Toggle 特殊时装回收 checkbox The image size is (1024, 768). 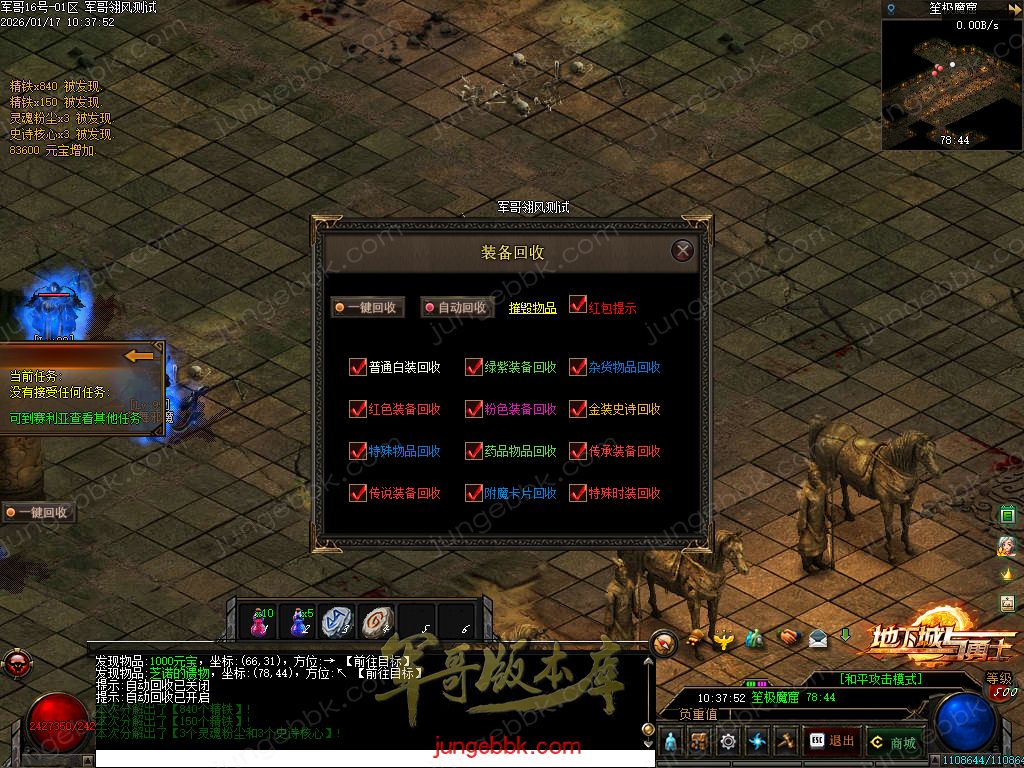578,493
